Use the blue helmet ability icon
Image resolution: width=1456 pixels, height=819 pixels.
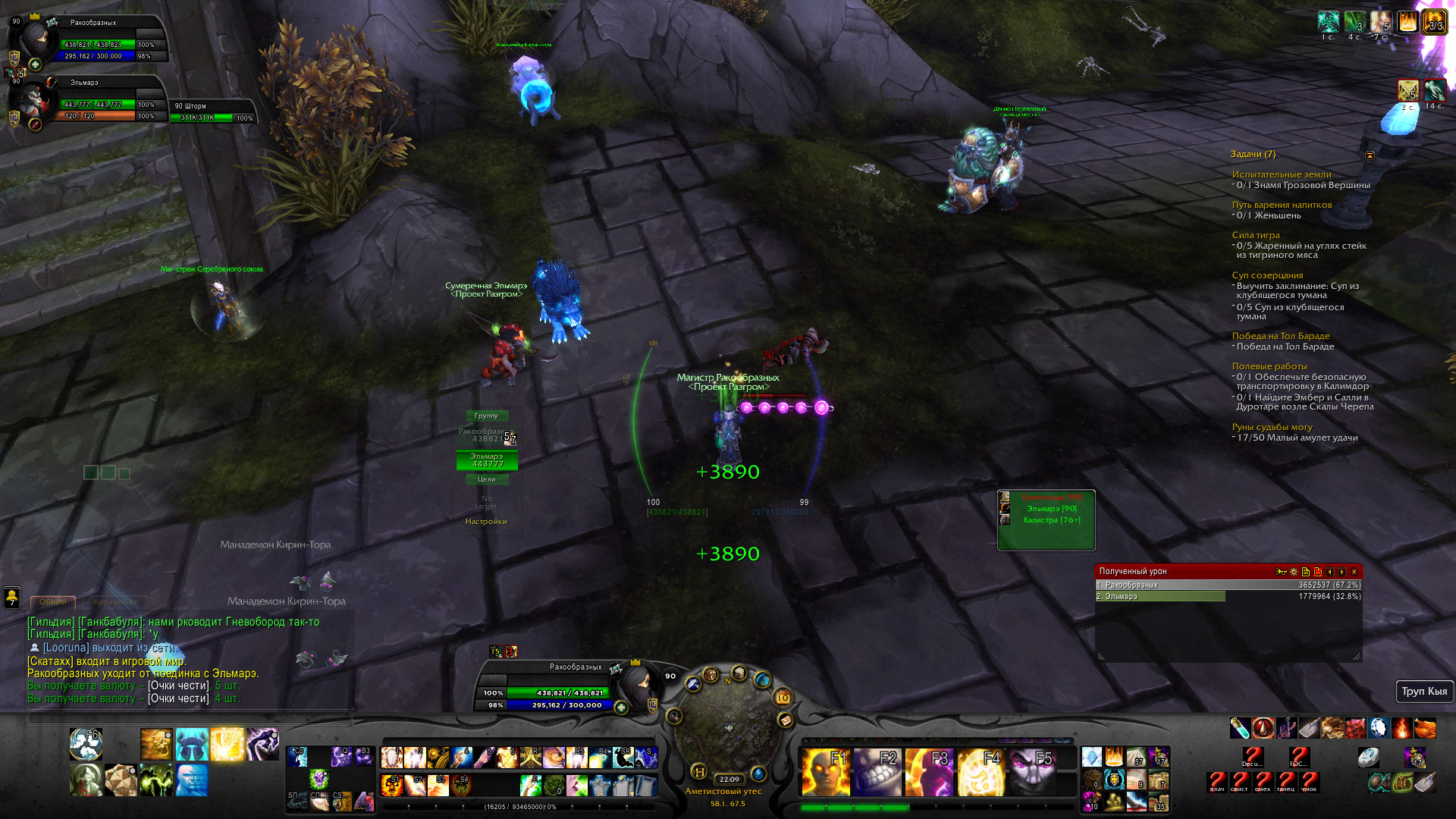pos(192,744)
